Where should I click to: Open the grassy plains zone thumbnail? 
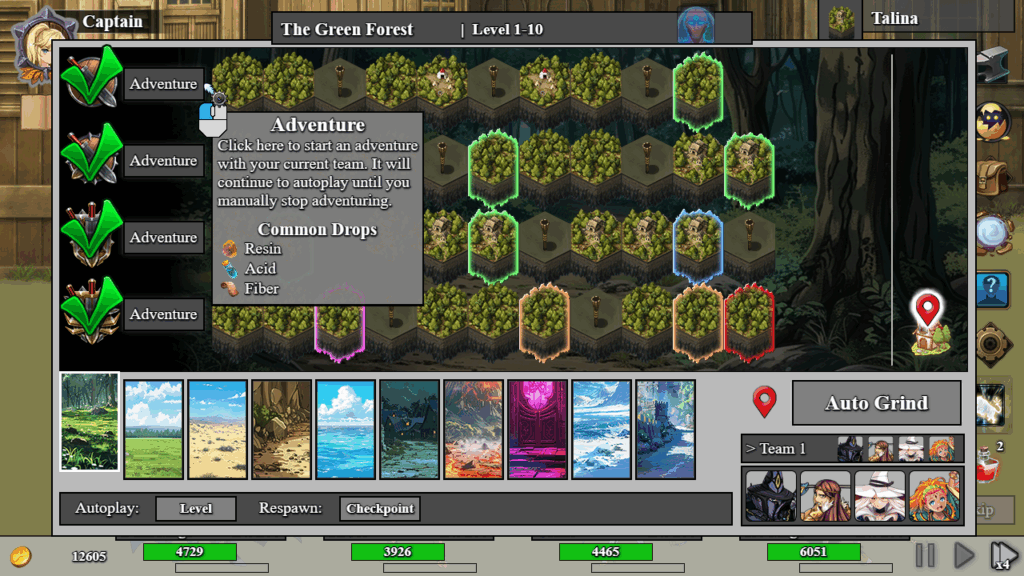coord(153,429)
